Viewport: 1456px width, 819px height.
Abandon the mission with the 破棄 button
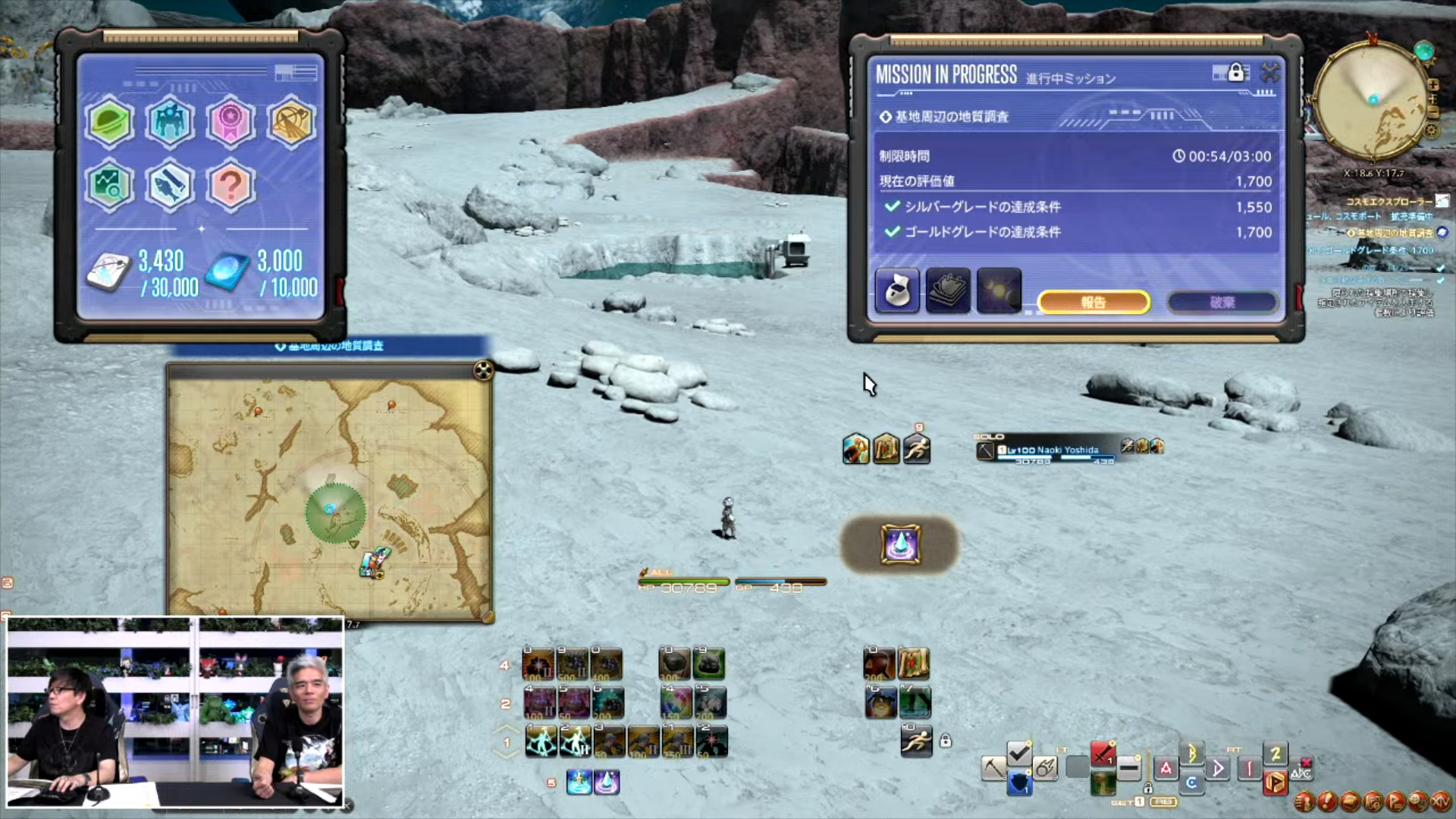pyautogui.click(x=1222, y=303)
